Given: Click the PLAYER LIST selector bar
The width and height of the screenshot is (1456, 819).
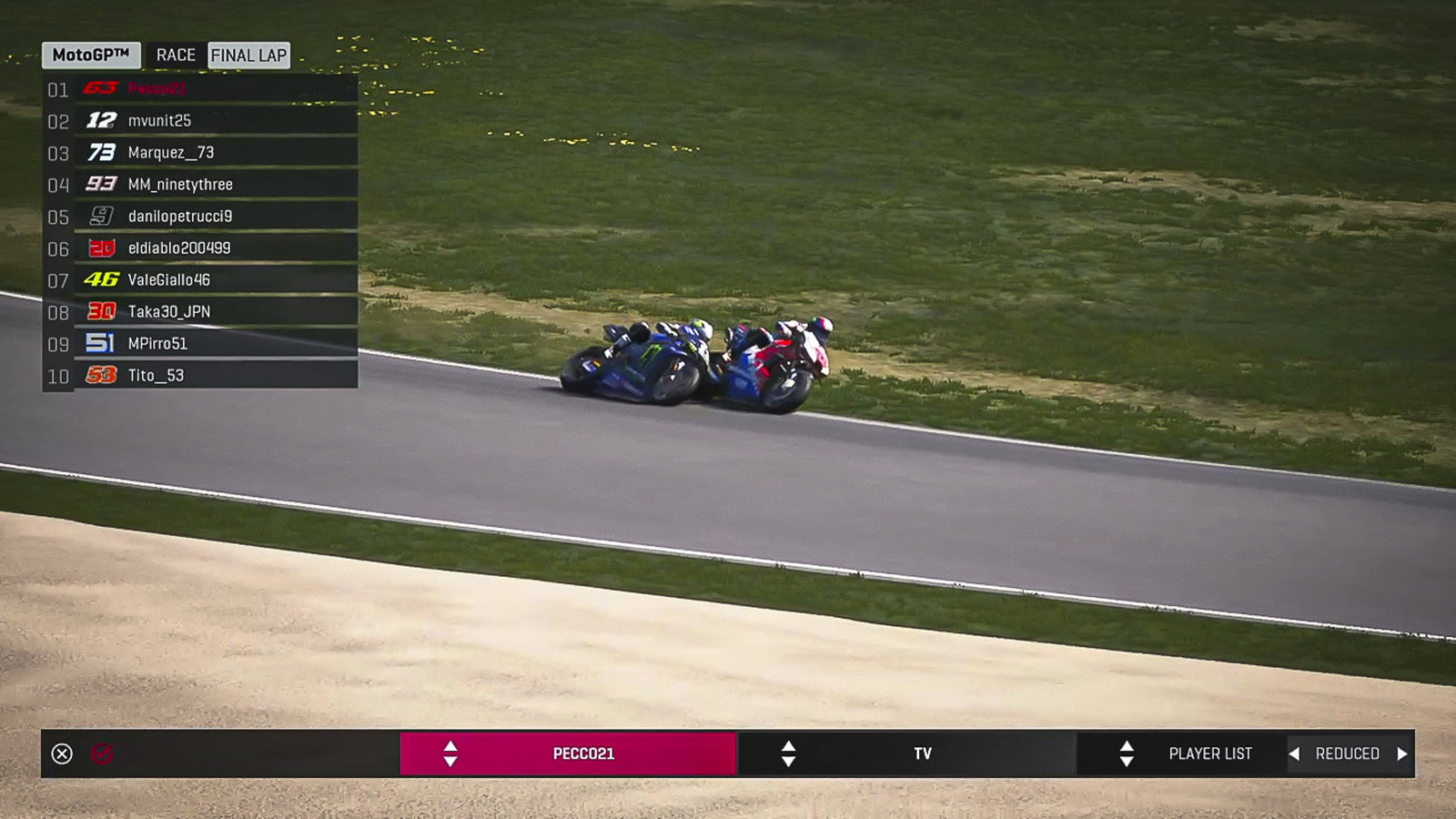Looking at the screenshot, I should (1208, 753).
